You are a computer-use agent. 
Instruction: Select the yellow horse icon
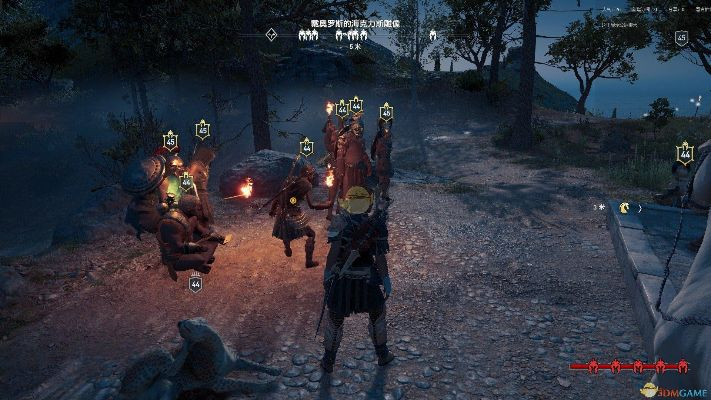click(625, 208)
